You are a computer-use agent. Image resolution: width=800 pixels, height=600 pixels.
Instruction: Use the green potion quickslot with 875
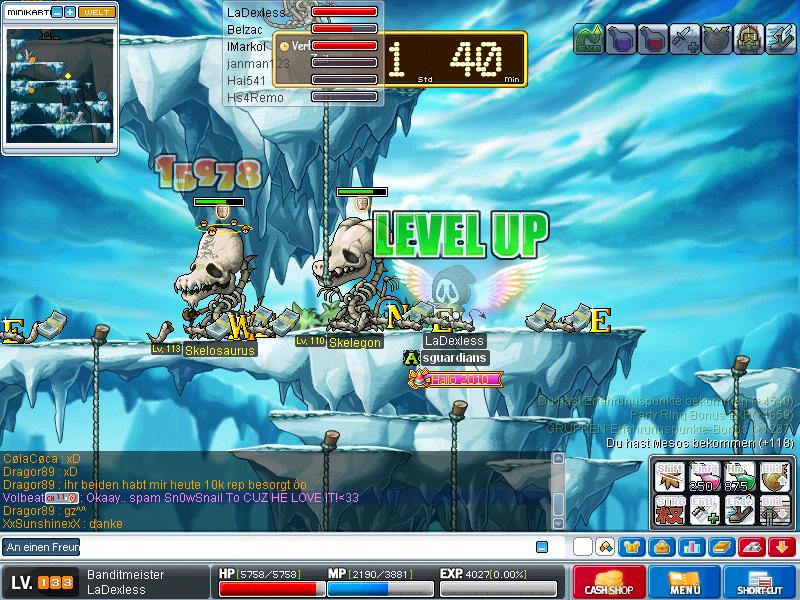(738, 477)
